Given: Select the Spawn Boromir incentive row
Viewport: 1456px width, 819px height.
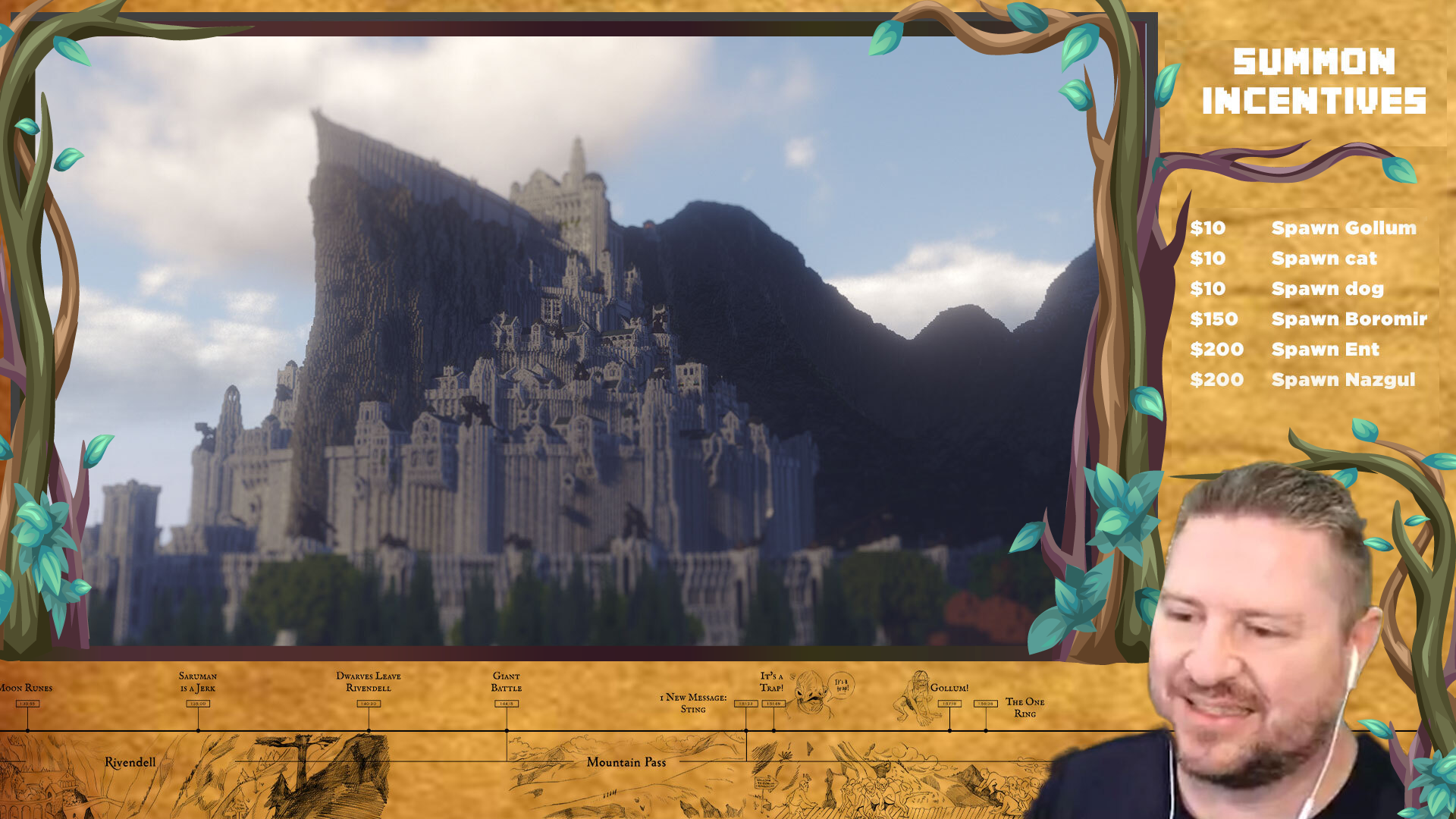Looking at the screenshot, I should tap(1307, 319).
